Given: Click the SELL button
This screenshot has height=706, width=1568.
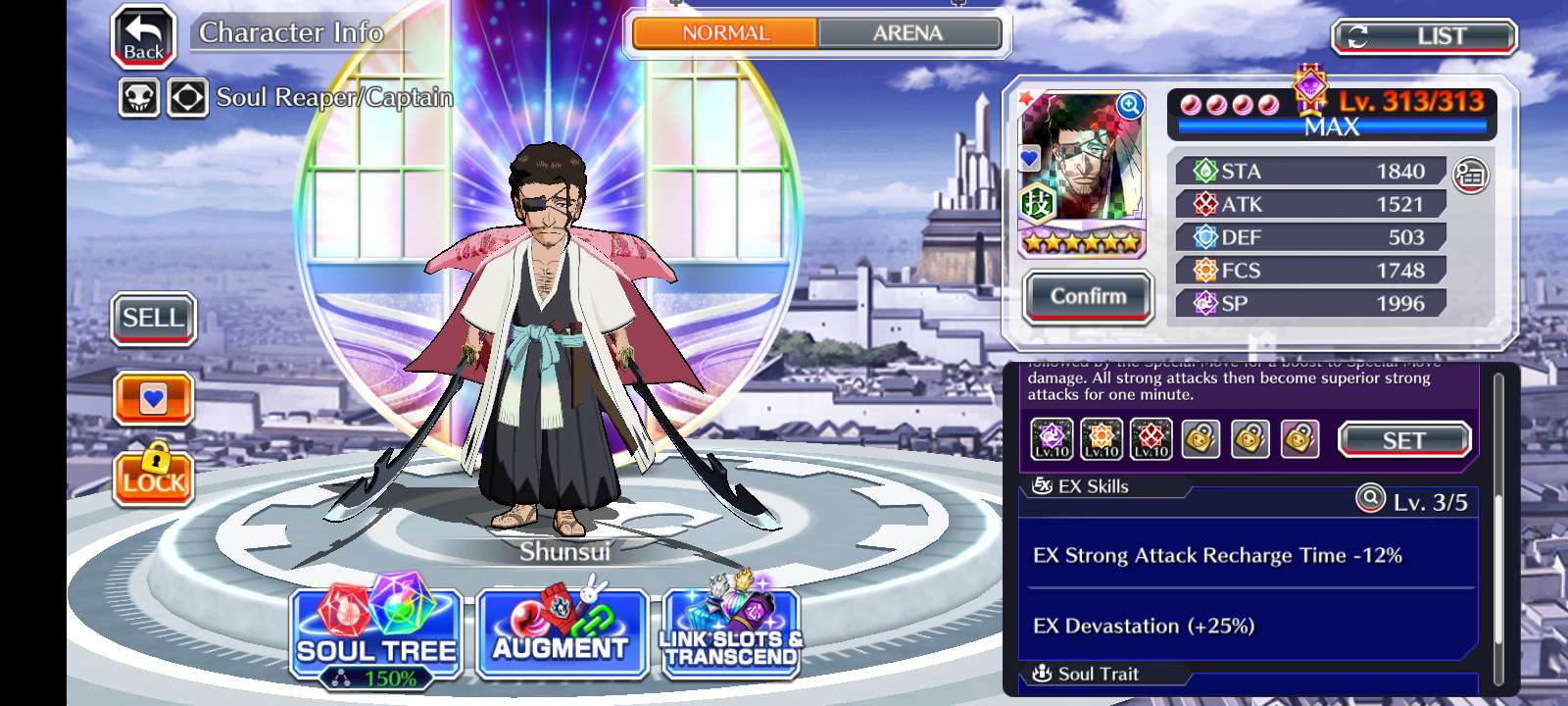Looking at the screenshot, I should (153, 319).
